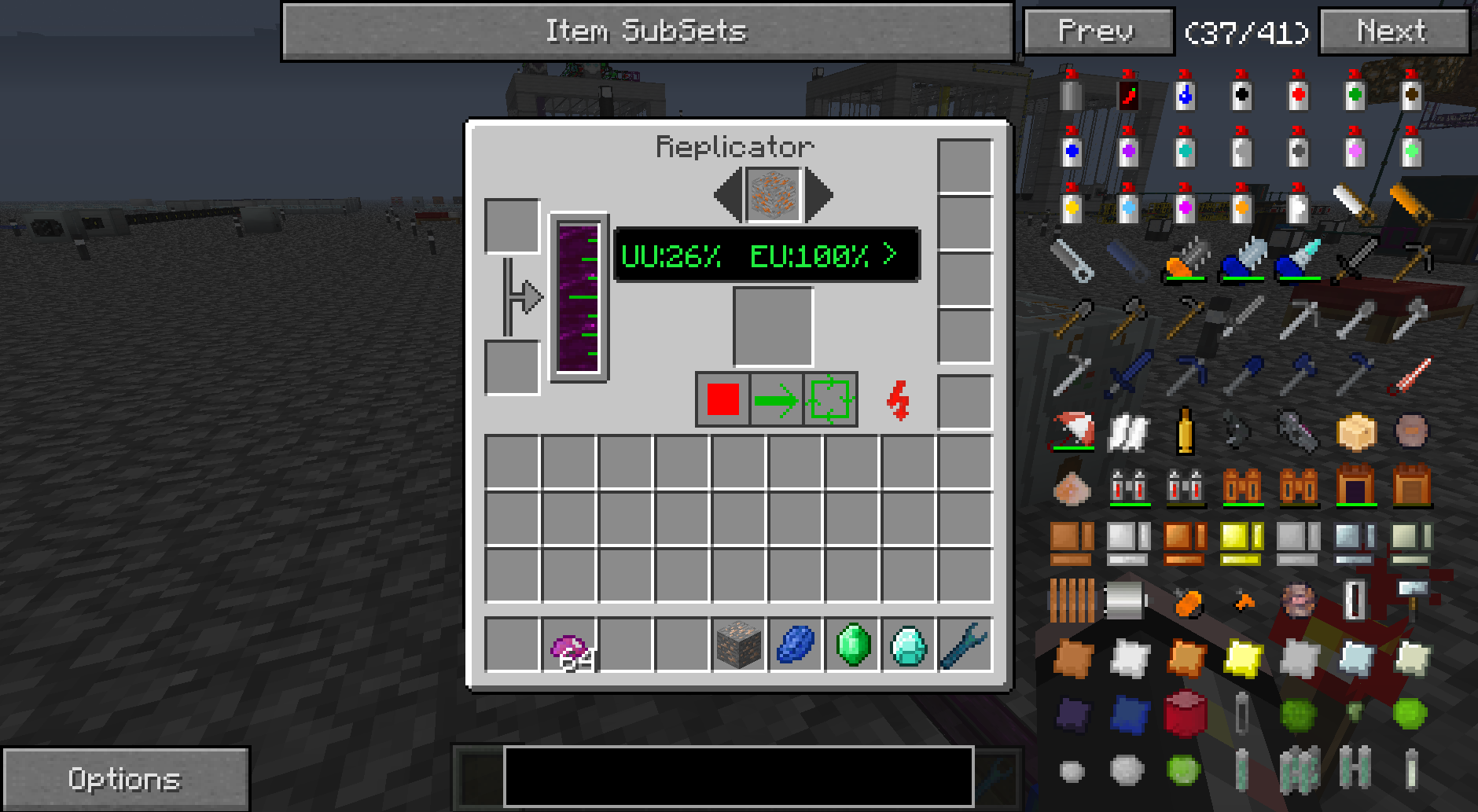The height and width of the screenshot is (812, 1478).
Task: Select the lapis lazuli in the hotbar
Action: [x=796, y=645]
